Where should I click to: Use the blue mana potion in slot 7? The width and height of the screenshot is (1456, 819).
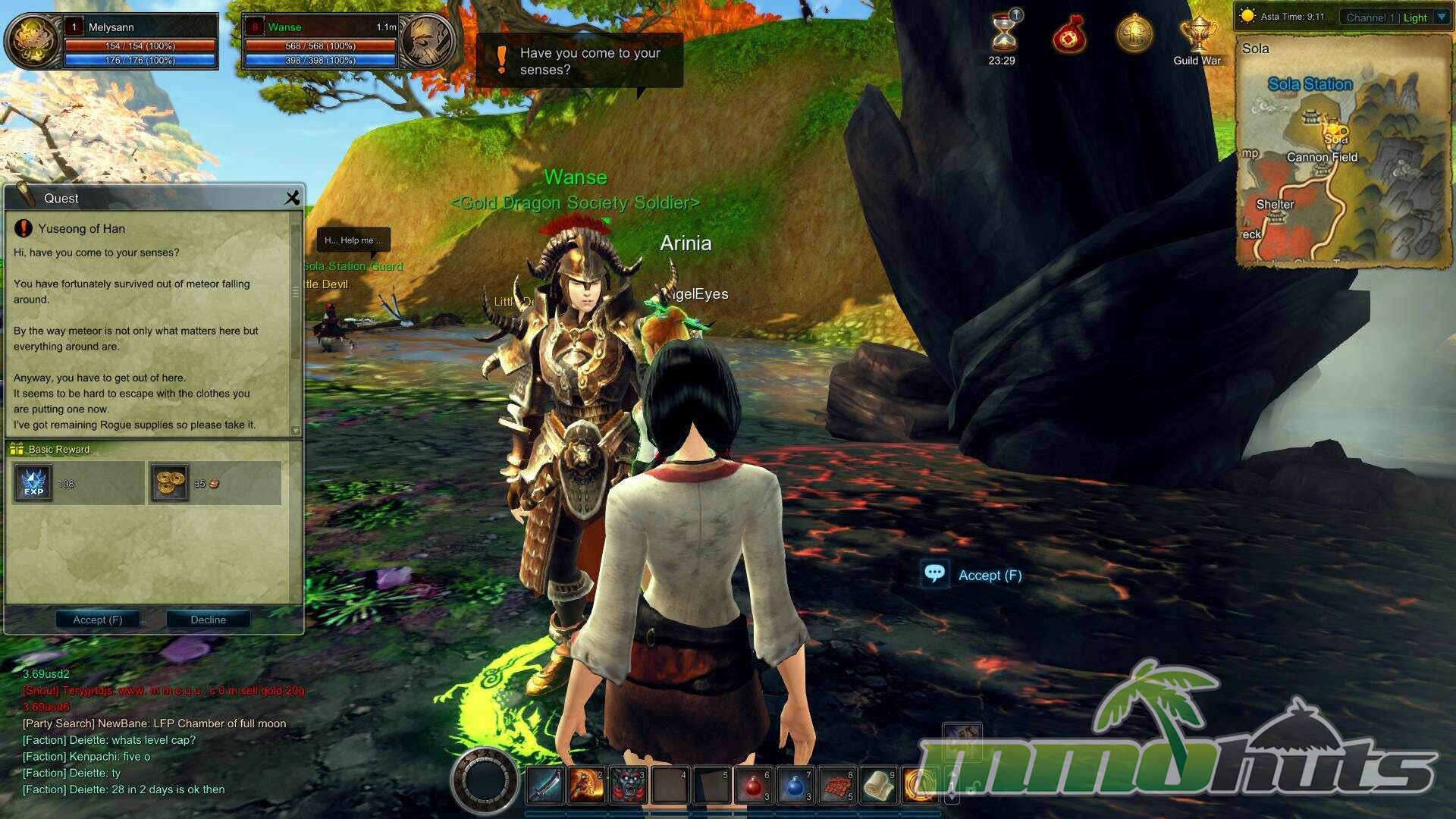pyautogui.click(x=795, y=786)
